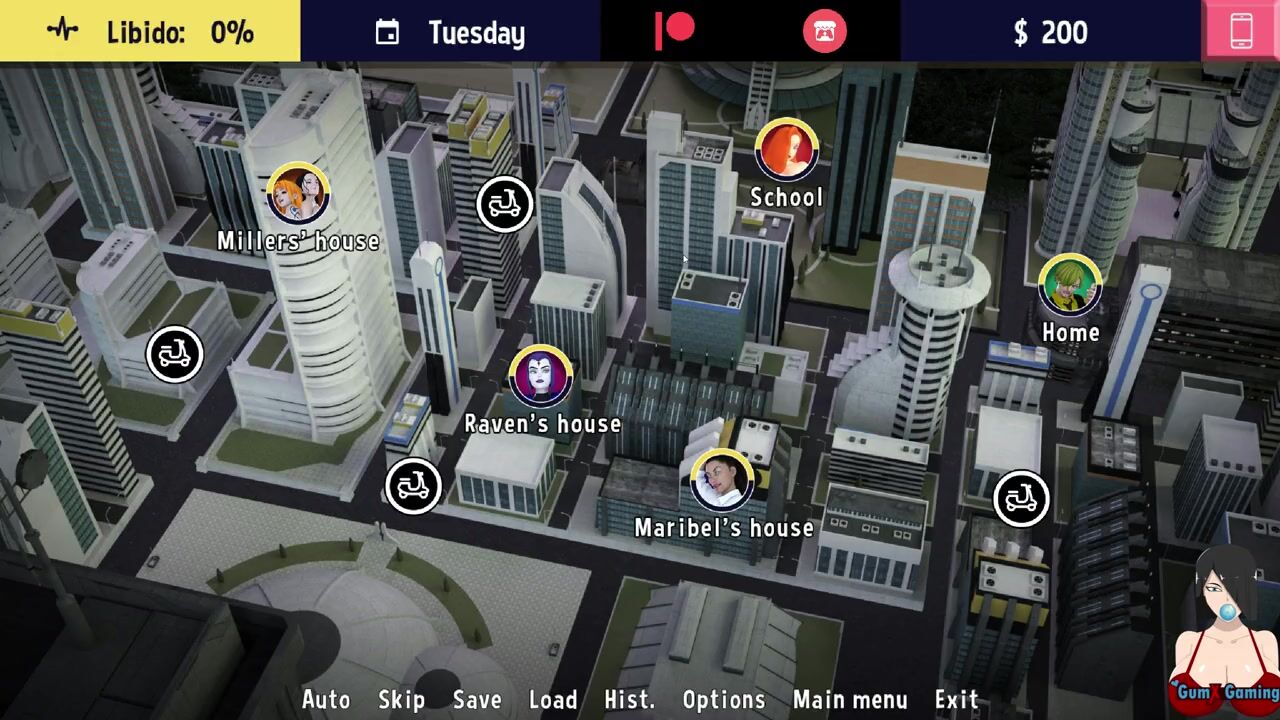This screenshot has height=720, width=1280.
Task: Visit Raven's house on the map
Action: pos(541,377)
